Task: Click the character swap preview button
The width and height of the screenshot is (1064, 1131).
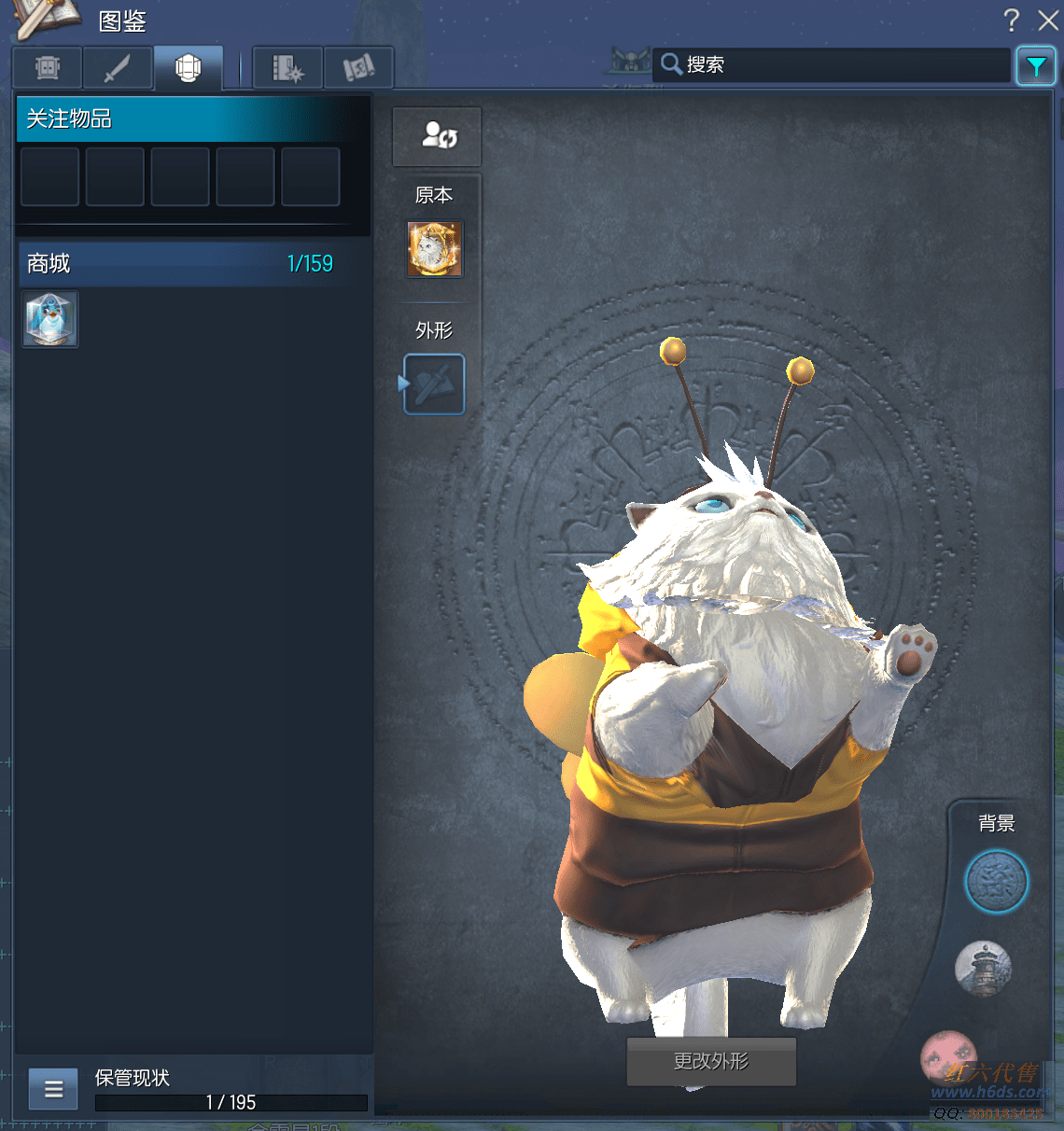Action: click(437, 136)
